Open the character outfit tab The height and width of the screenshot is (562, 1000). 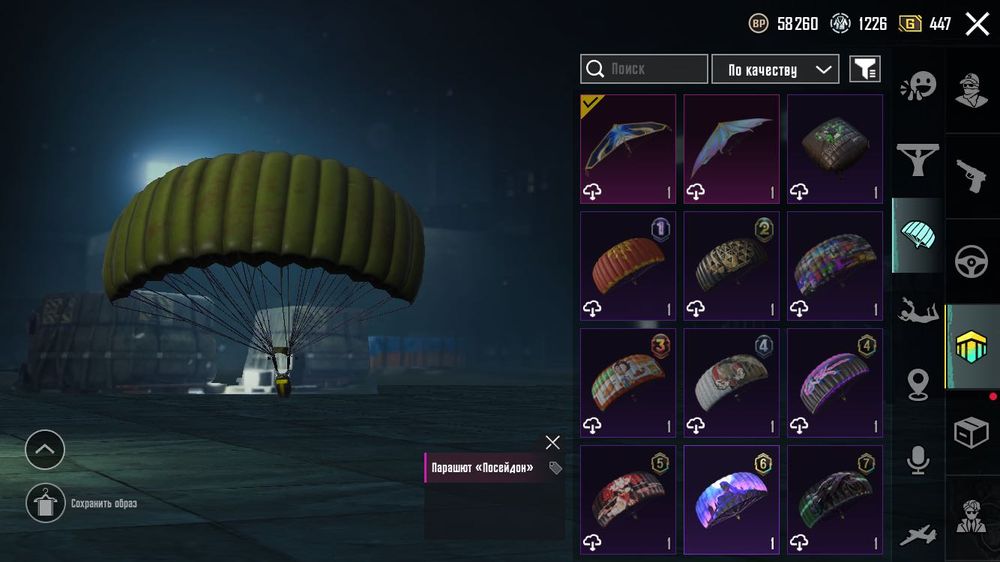[972, 90]
